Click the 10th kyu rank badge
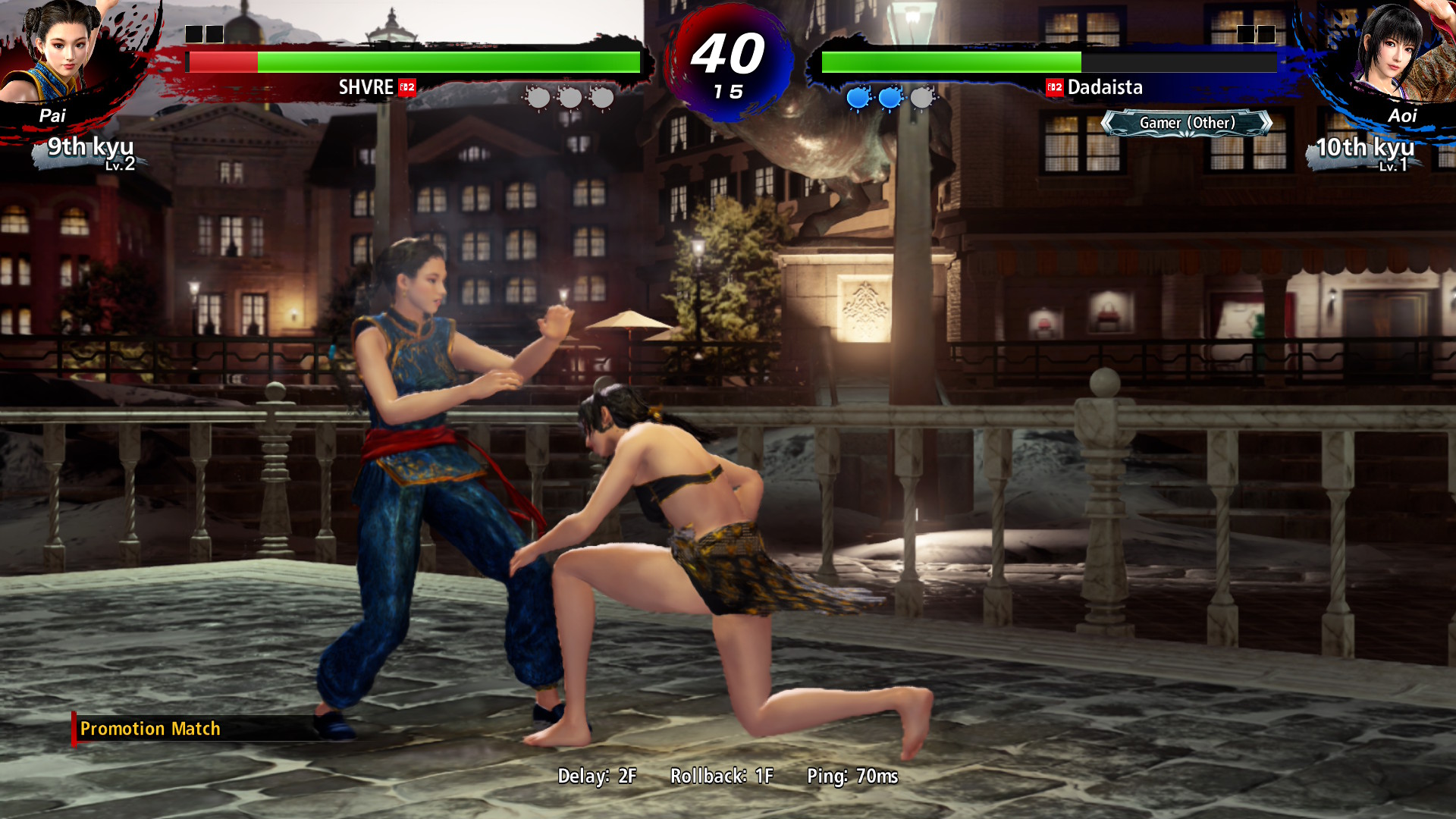Image resolution: width=1456 pixels, height=819 pixels. [x=1365, y=151]
